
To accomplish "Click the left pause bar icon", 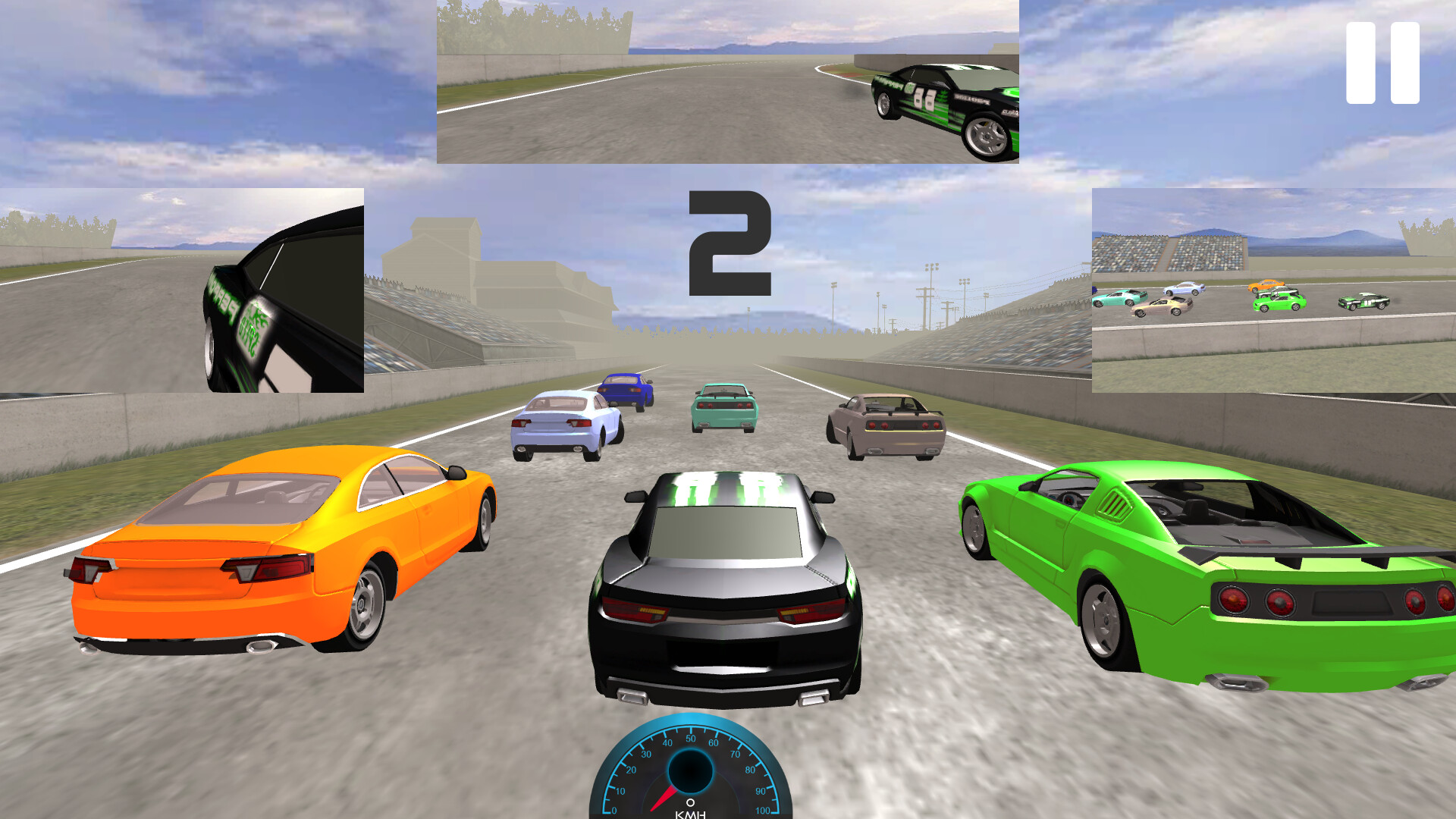I will coord(1360,64).
